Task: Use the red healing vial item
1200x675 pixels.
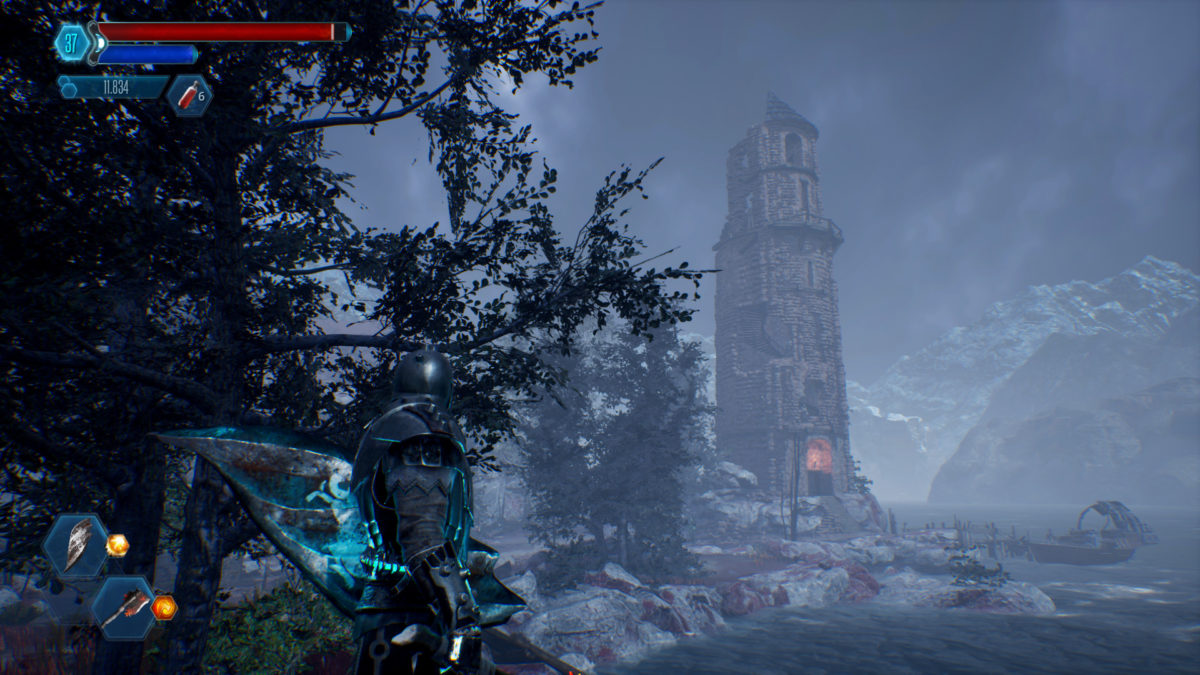Action: pyautogui.click(x=188, y=96)
